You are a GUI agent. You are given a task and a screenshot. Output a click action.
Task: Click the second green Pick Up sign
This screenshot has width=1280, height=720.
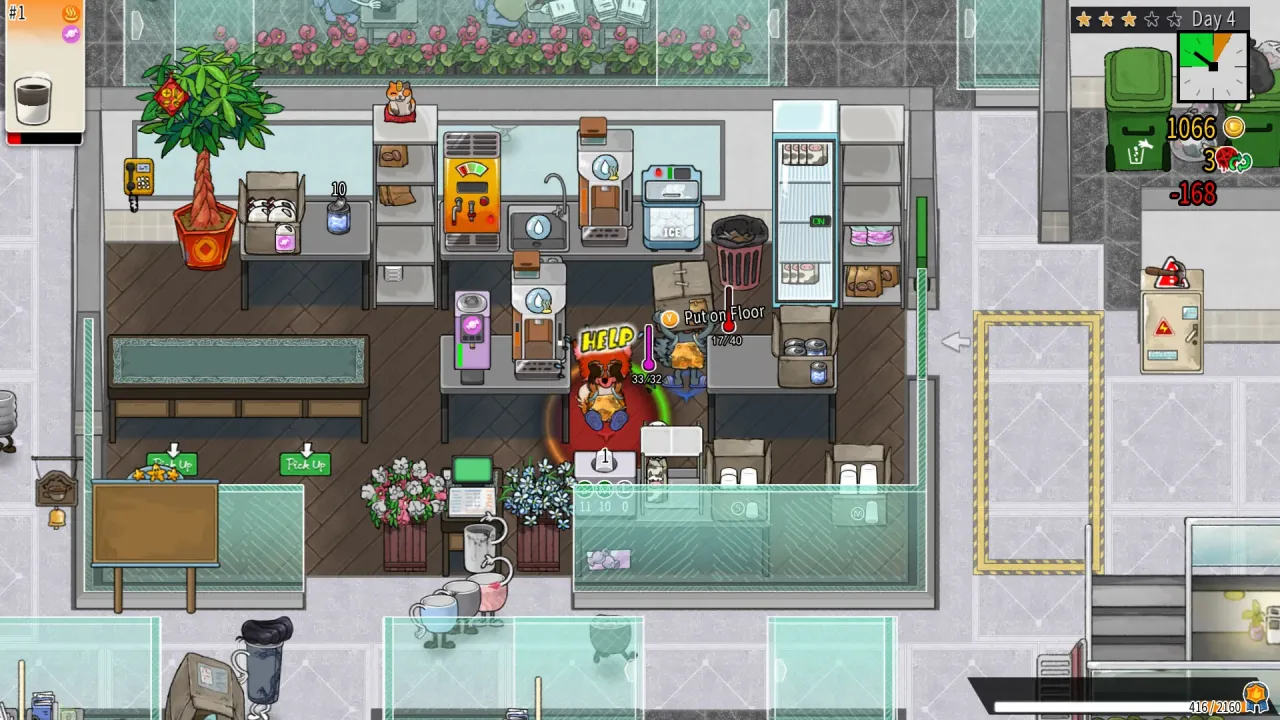[306, 463]
